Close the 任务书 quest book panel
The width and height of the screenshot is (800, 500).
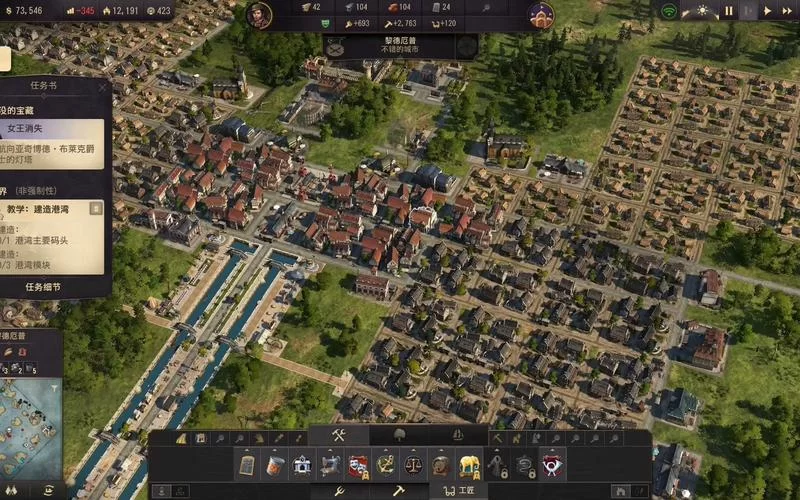(102, 87)
